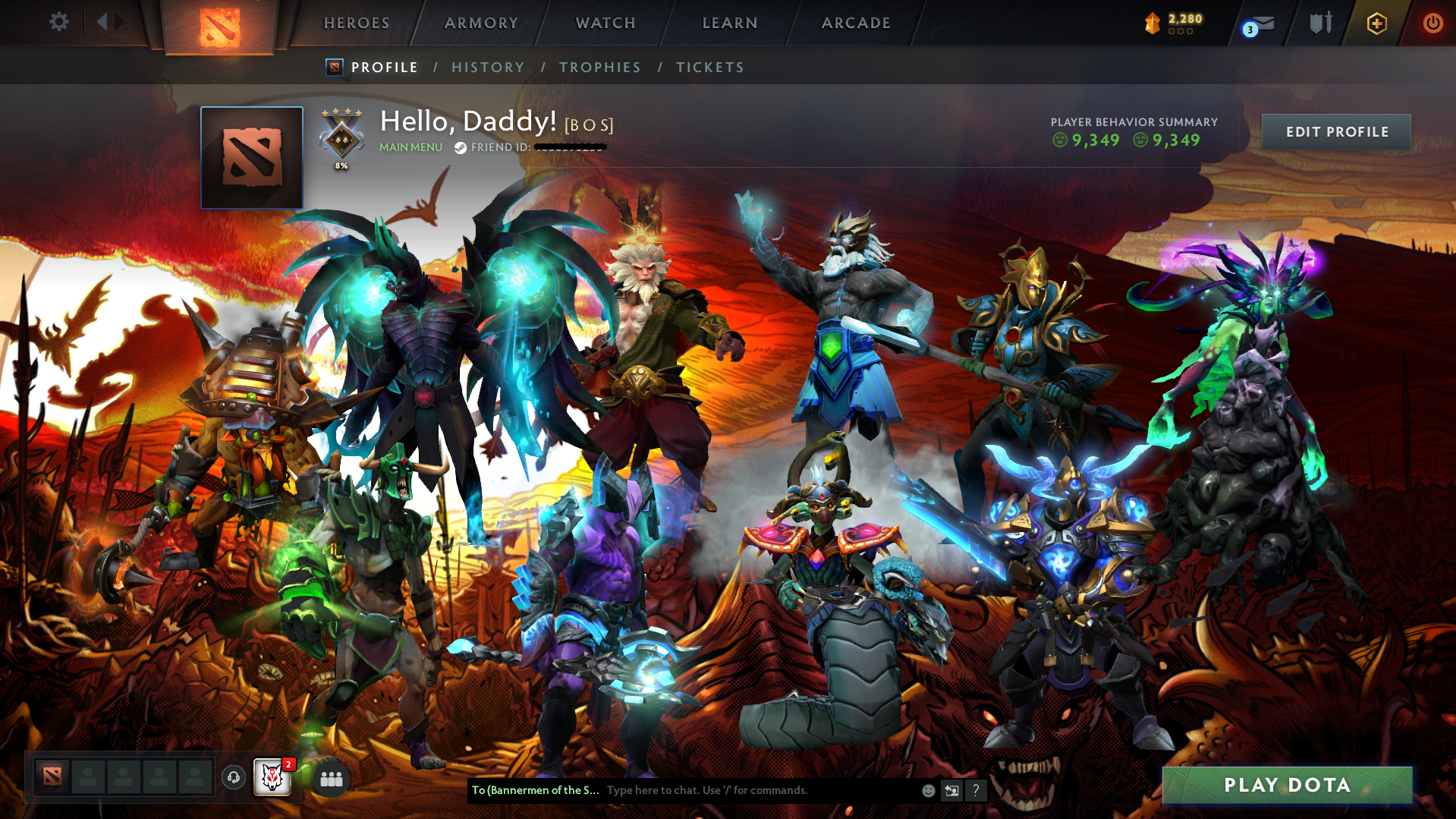Open the emoticon picker in the chat bar
Screen dimensions: 1456x819
pyautogui.click(x=927, y=790)
